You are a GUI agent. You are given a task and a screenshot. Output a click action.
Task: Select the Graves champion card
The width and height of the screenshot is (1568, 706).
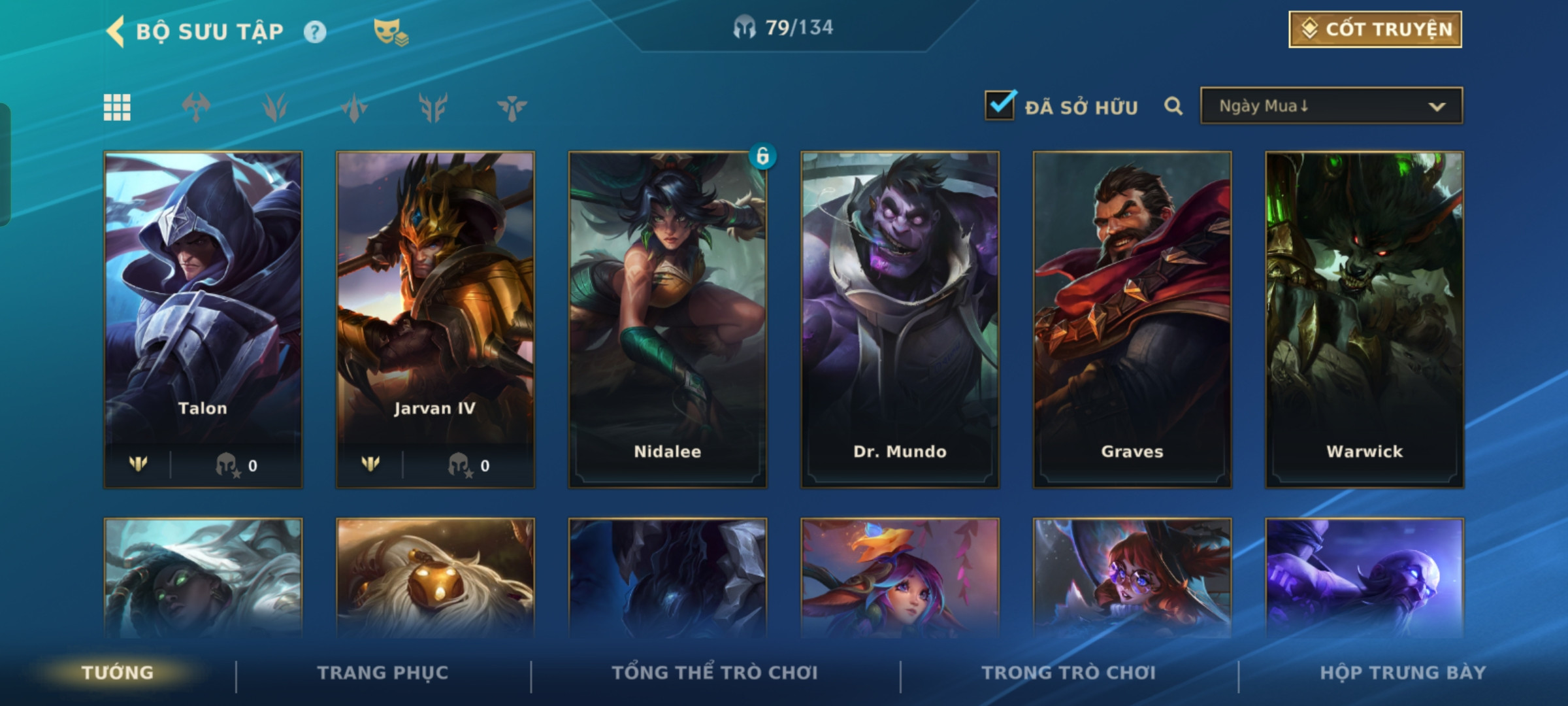coord(1132,320)
